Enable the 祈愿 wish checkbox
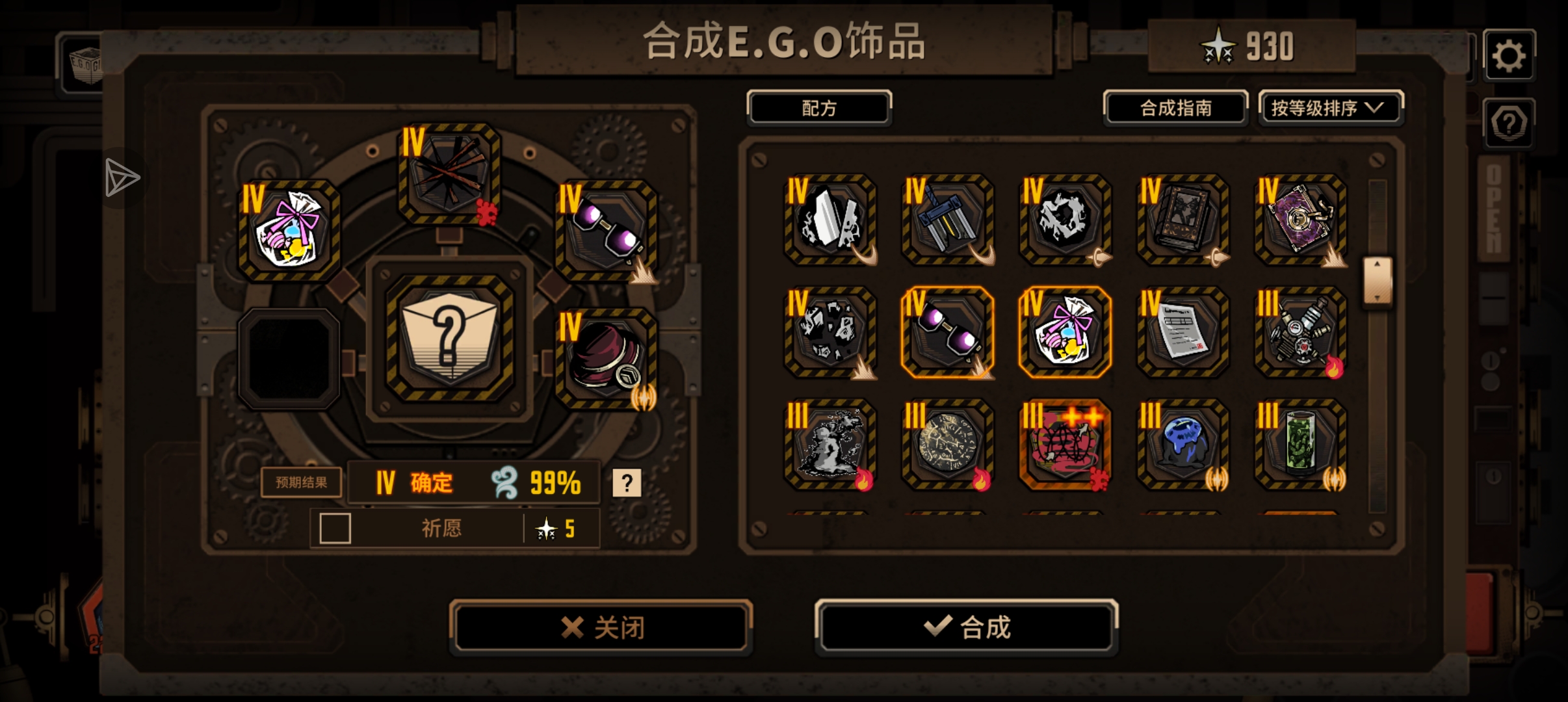Viewport: 1568px width, 702px height. coord(335,528)
